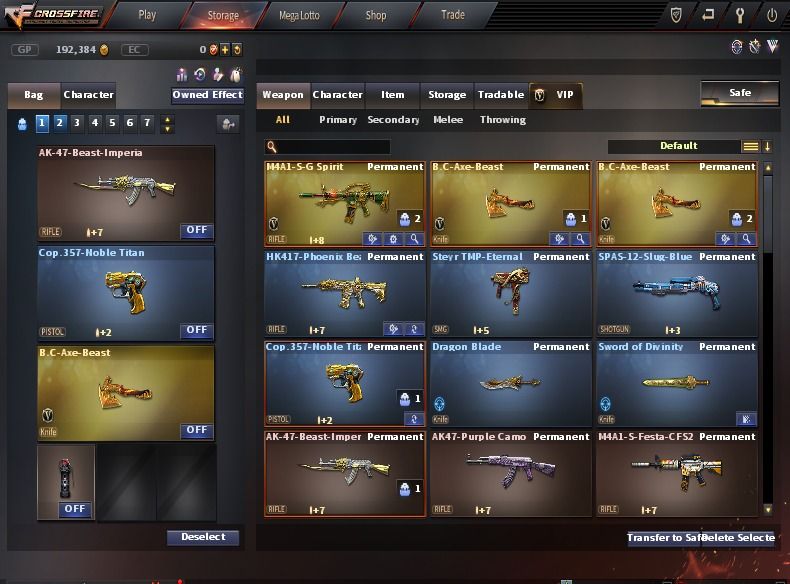Switch to the Character tab in bag panel
790x584 pixels.
tap(88, 95)
